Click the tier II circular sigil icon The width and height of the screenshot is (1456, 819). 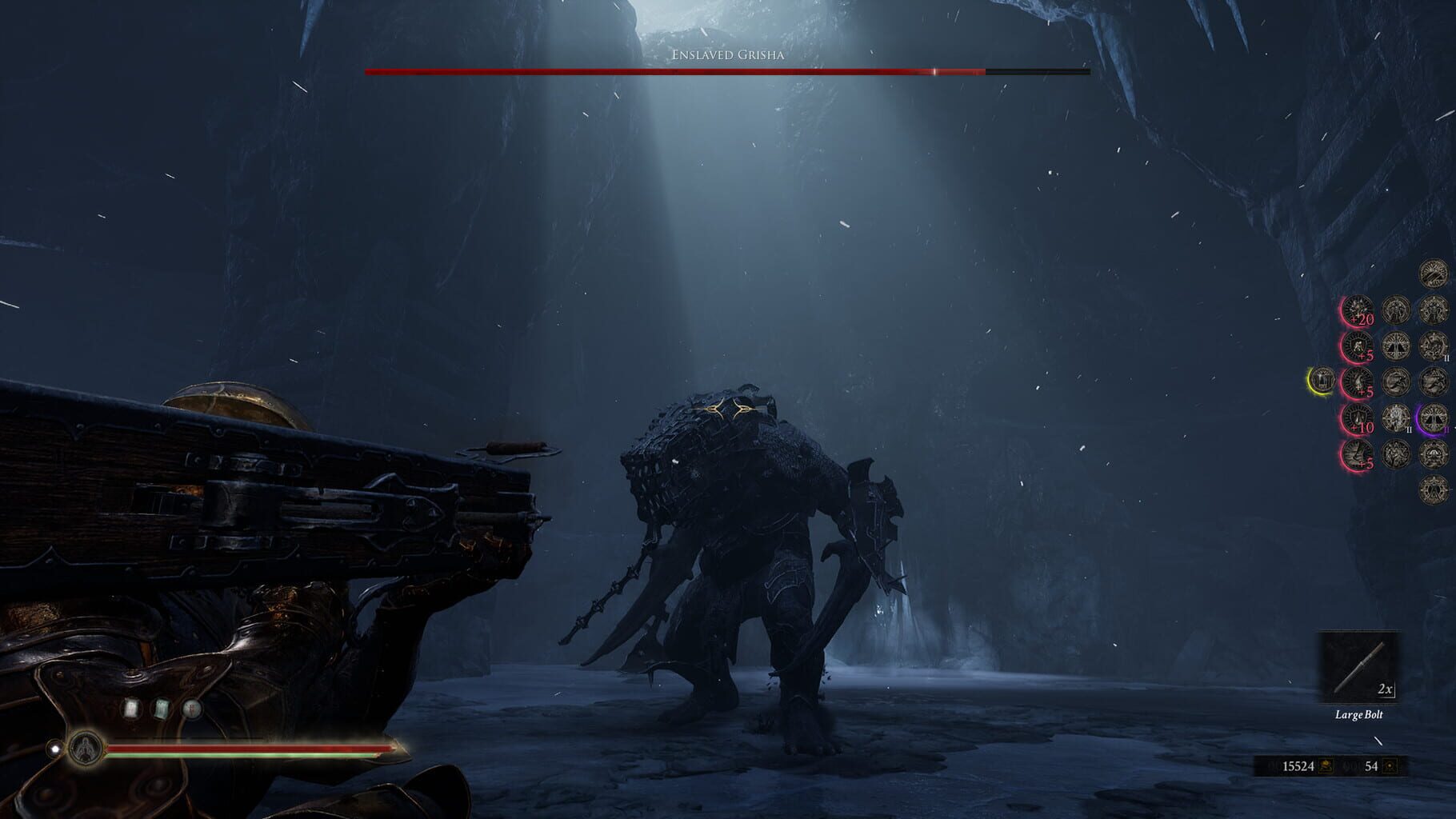click(x=1395, y=418)
